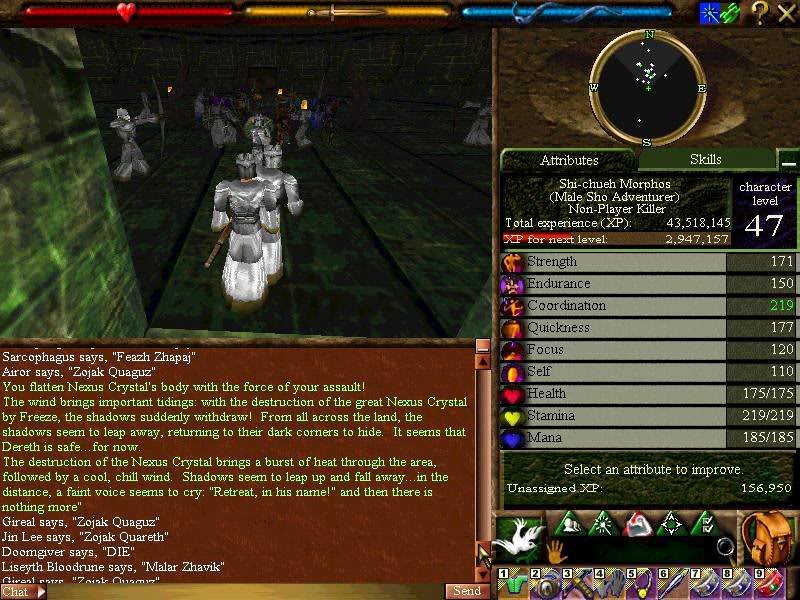800x600 pixels.
Task: Open the Chat channel selector
Action: point(22,591)
